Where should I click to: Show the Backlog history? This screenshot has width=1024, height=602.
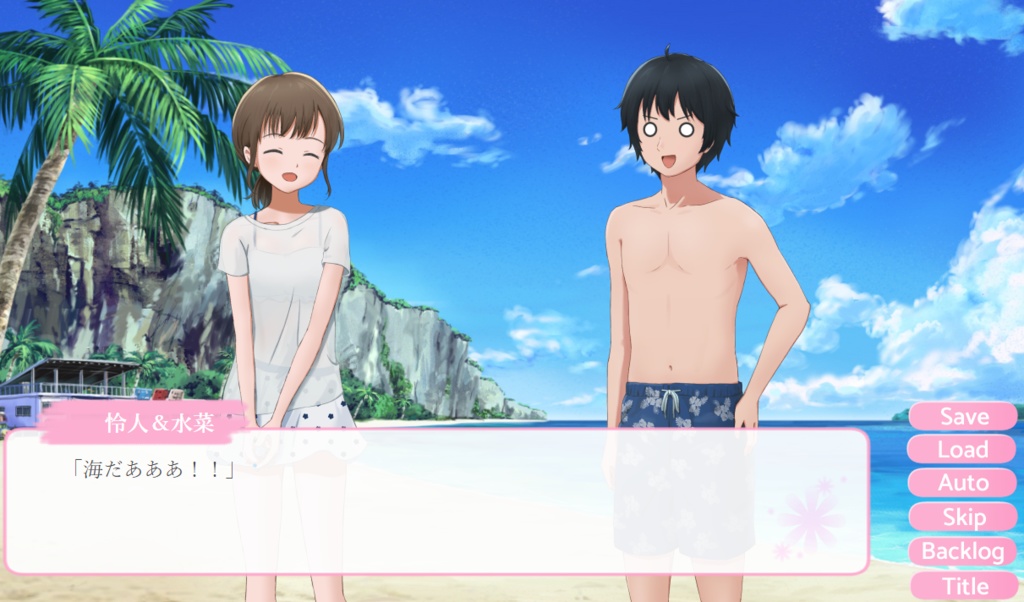coord(963,551)
